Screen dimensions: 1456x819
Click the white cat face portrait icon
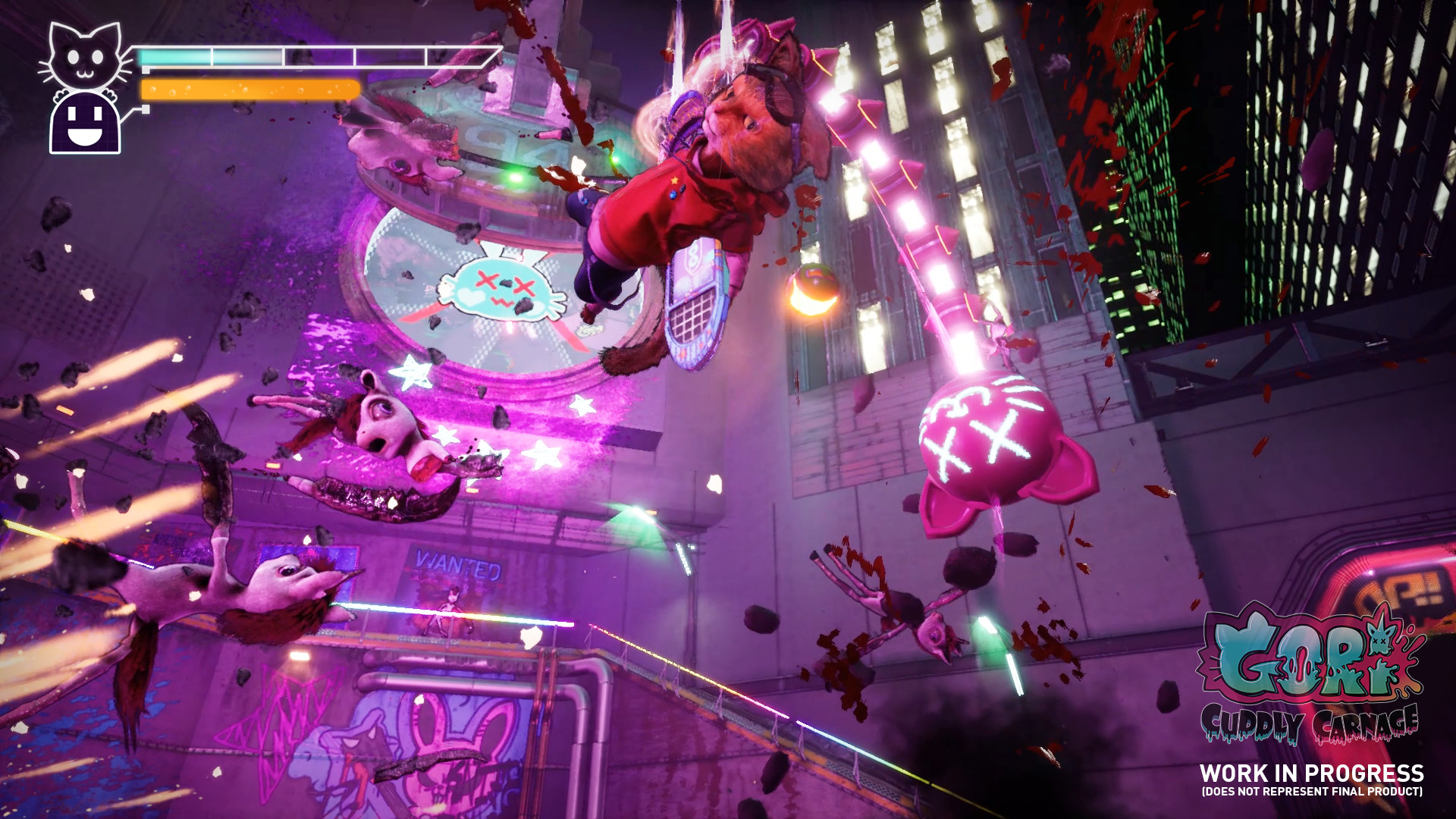84,55
